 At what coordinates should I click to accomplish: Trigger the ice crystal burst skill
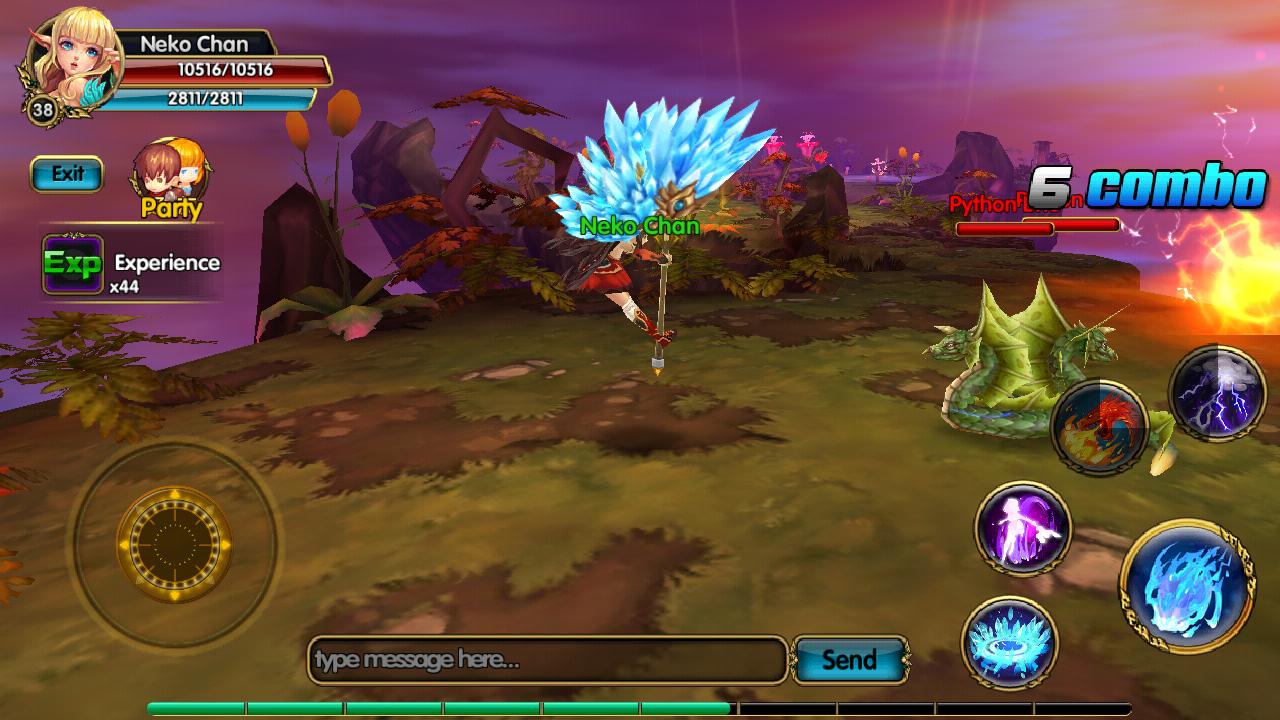[x=1009, y=644]
